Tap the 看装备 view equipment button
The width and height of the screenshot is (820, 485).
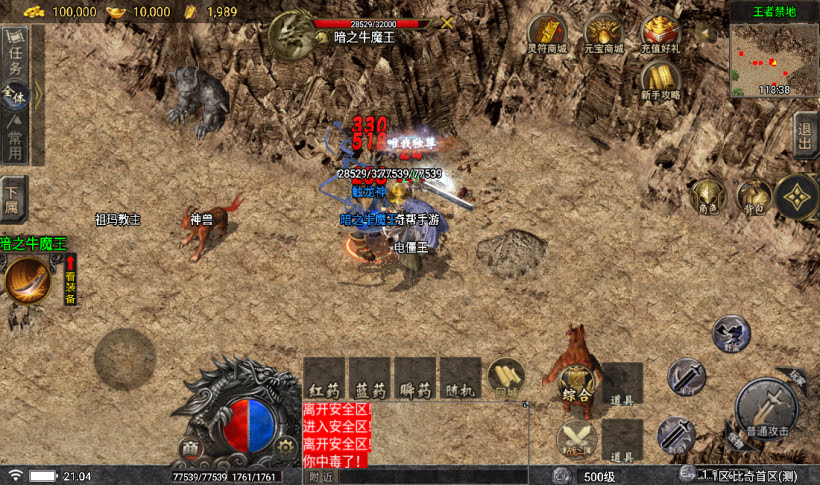(70, 279)
